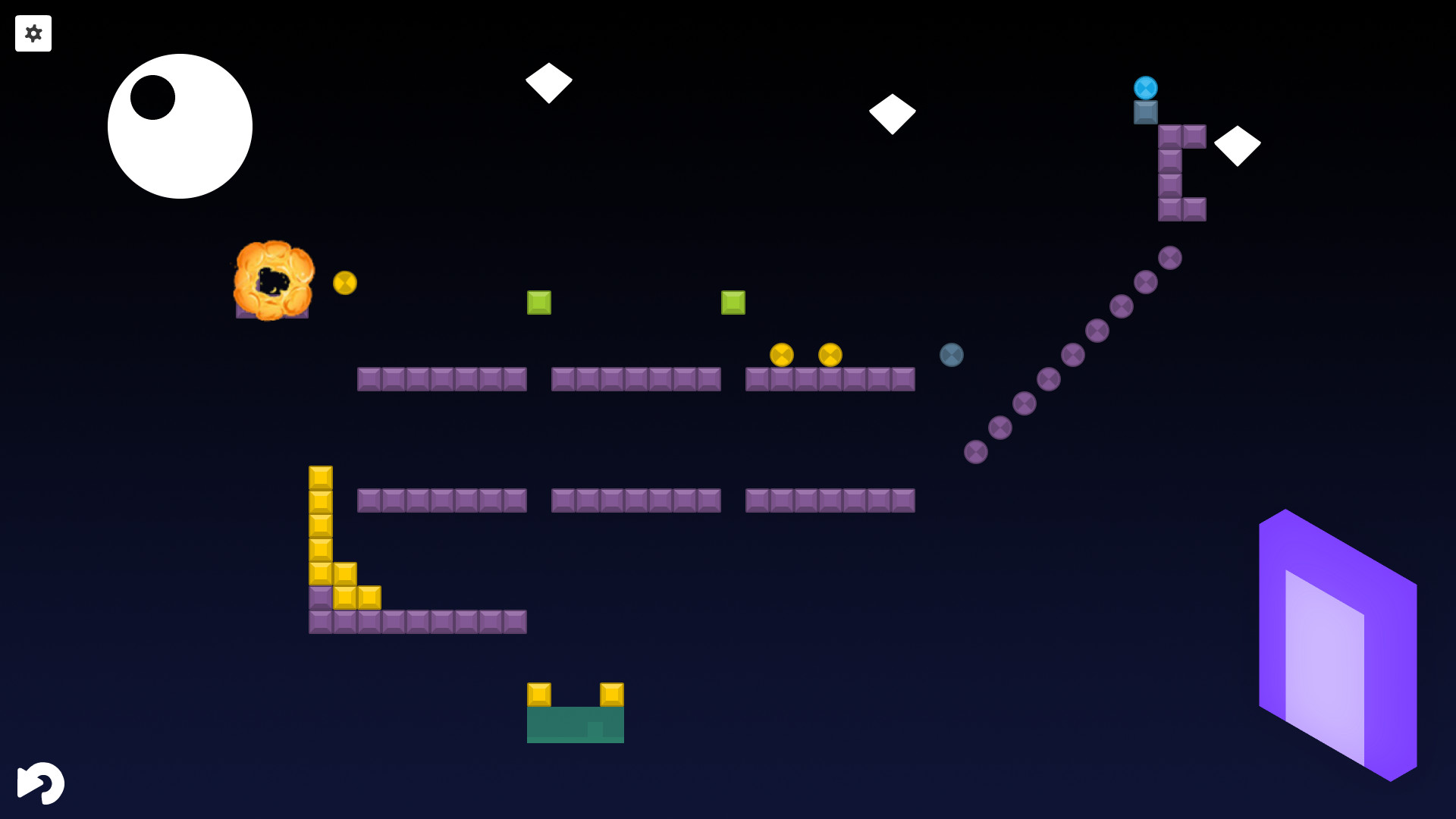Click the restart level icon
The width and height of the screenshot is (1456, 819).
42,783
